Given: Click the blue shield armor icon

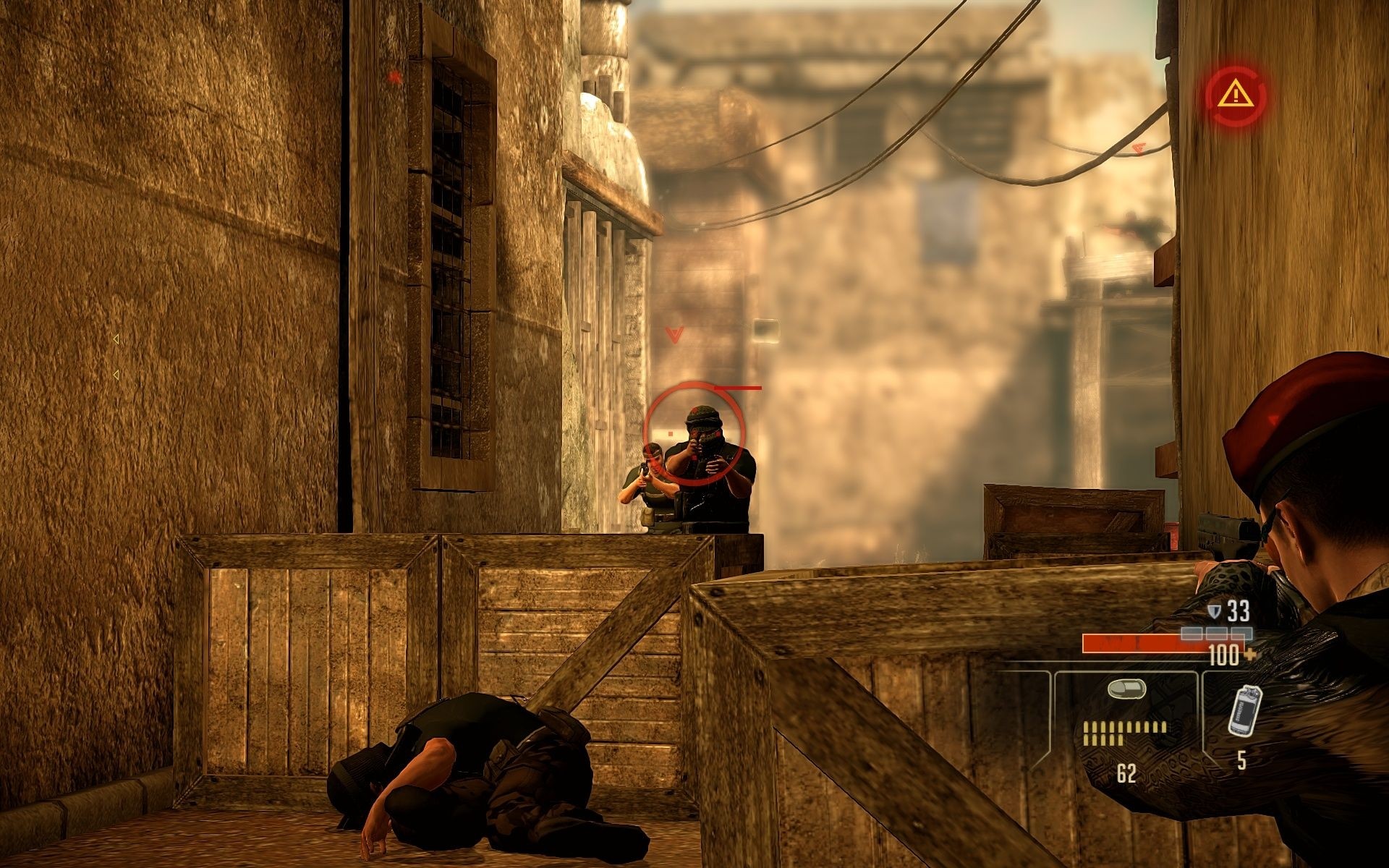Looking at the screenshot, I should pyautogui.click(x=1215, y=611).
